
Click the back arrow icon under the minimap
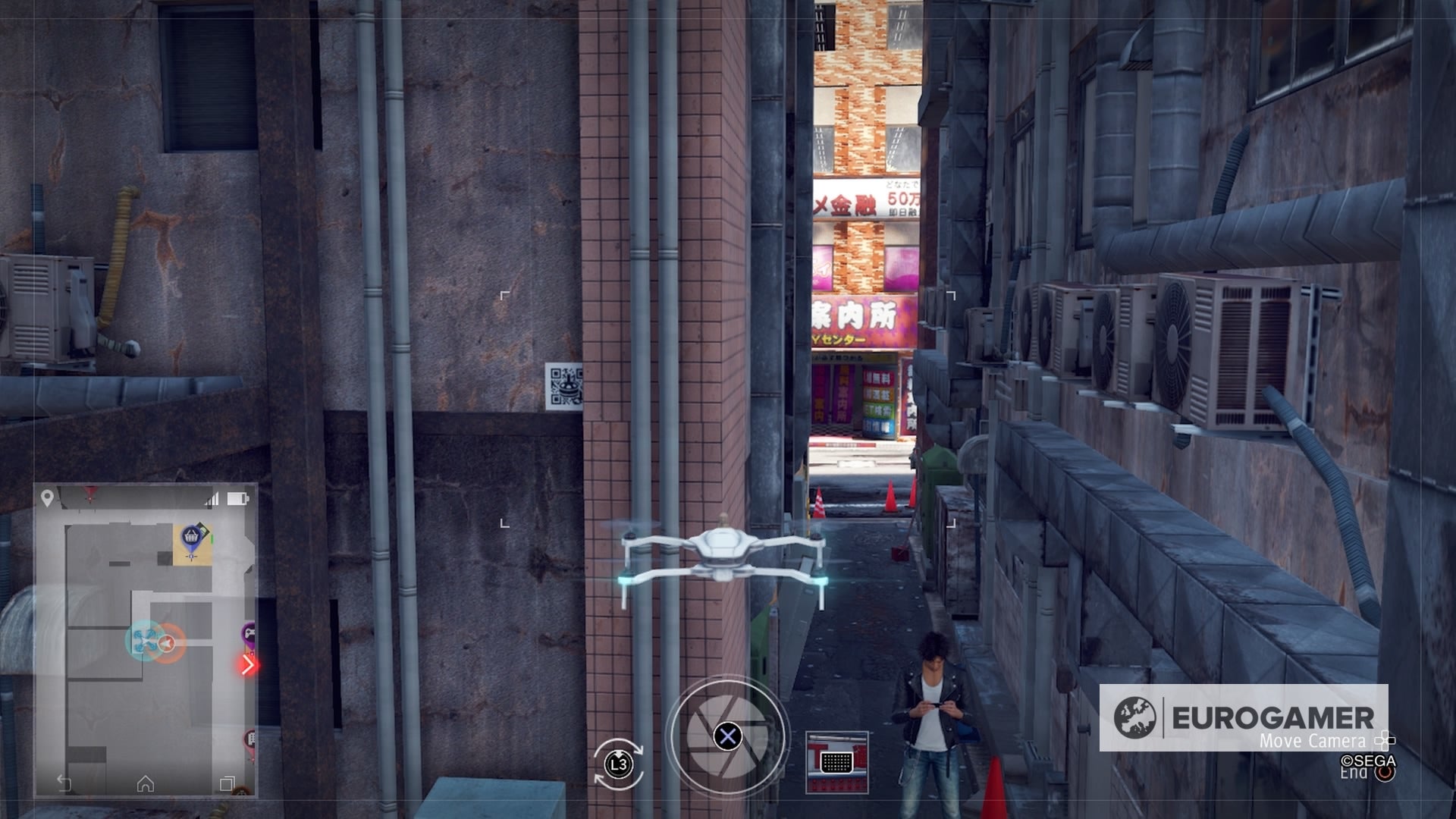pyautogui.click(x=64, y=781)
